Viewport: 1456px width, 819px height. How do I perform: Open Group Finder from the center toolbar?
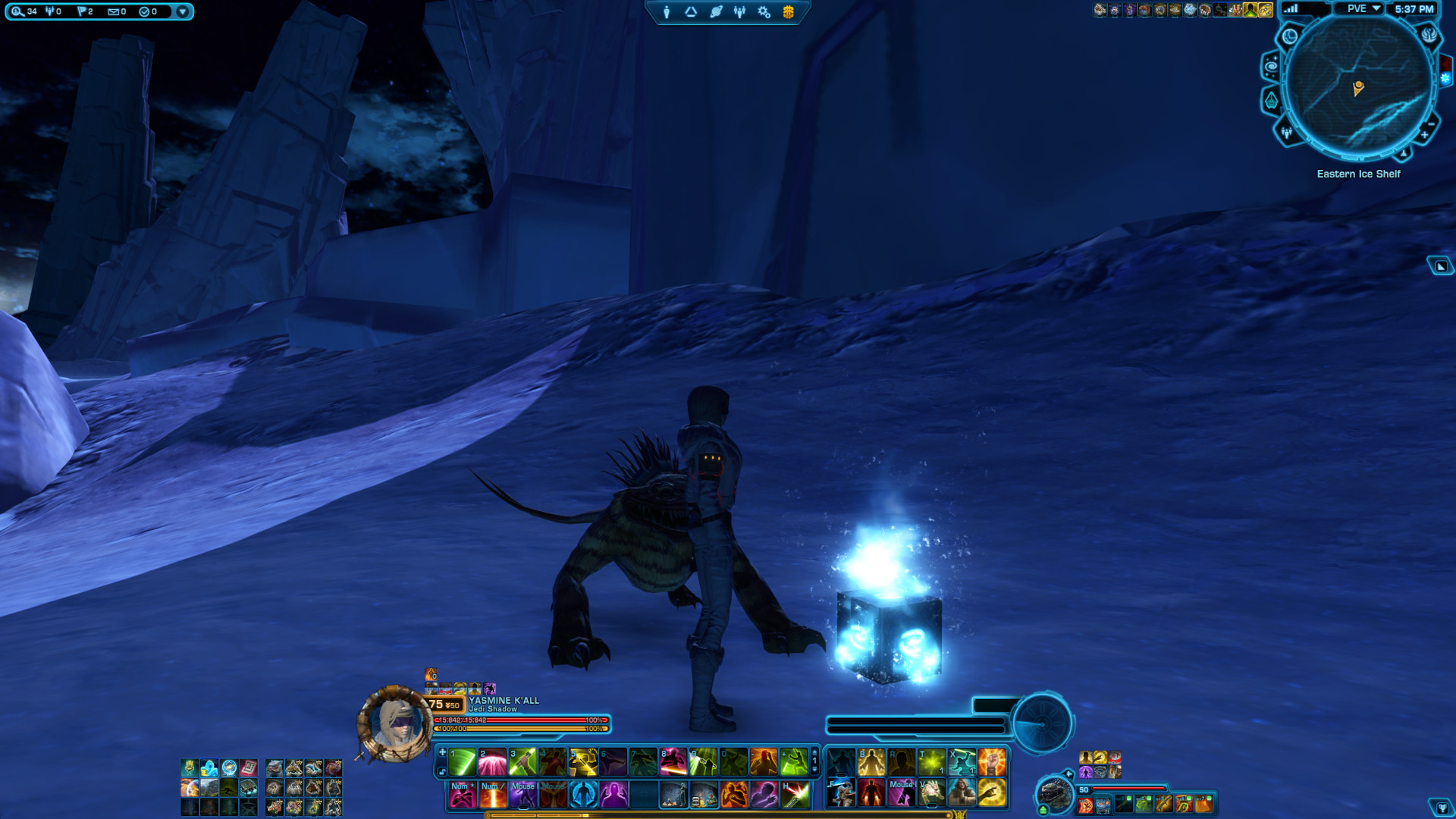coord(739,12)
